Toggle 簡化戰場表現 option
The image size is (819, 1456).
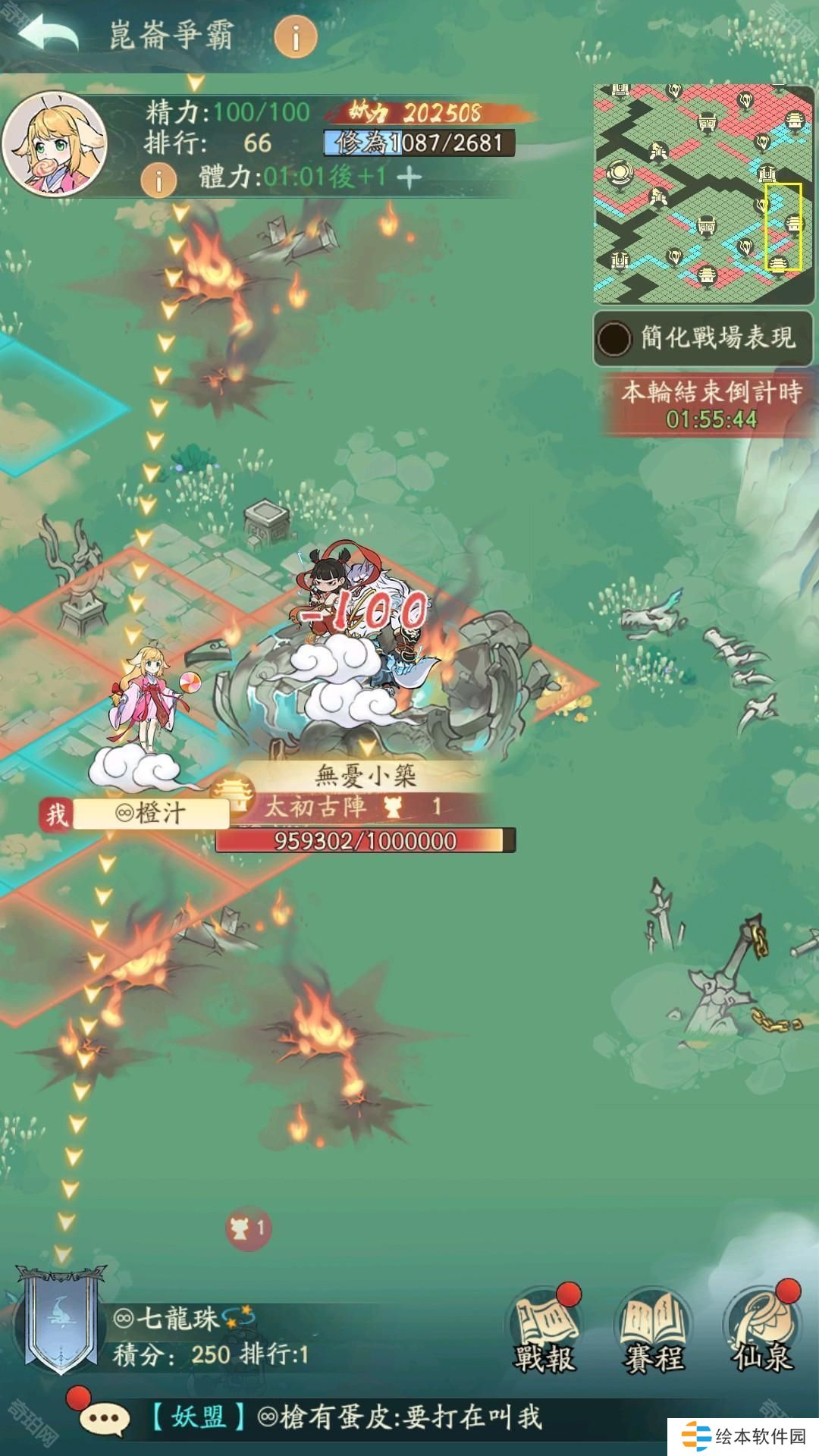click(614, 338)
